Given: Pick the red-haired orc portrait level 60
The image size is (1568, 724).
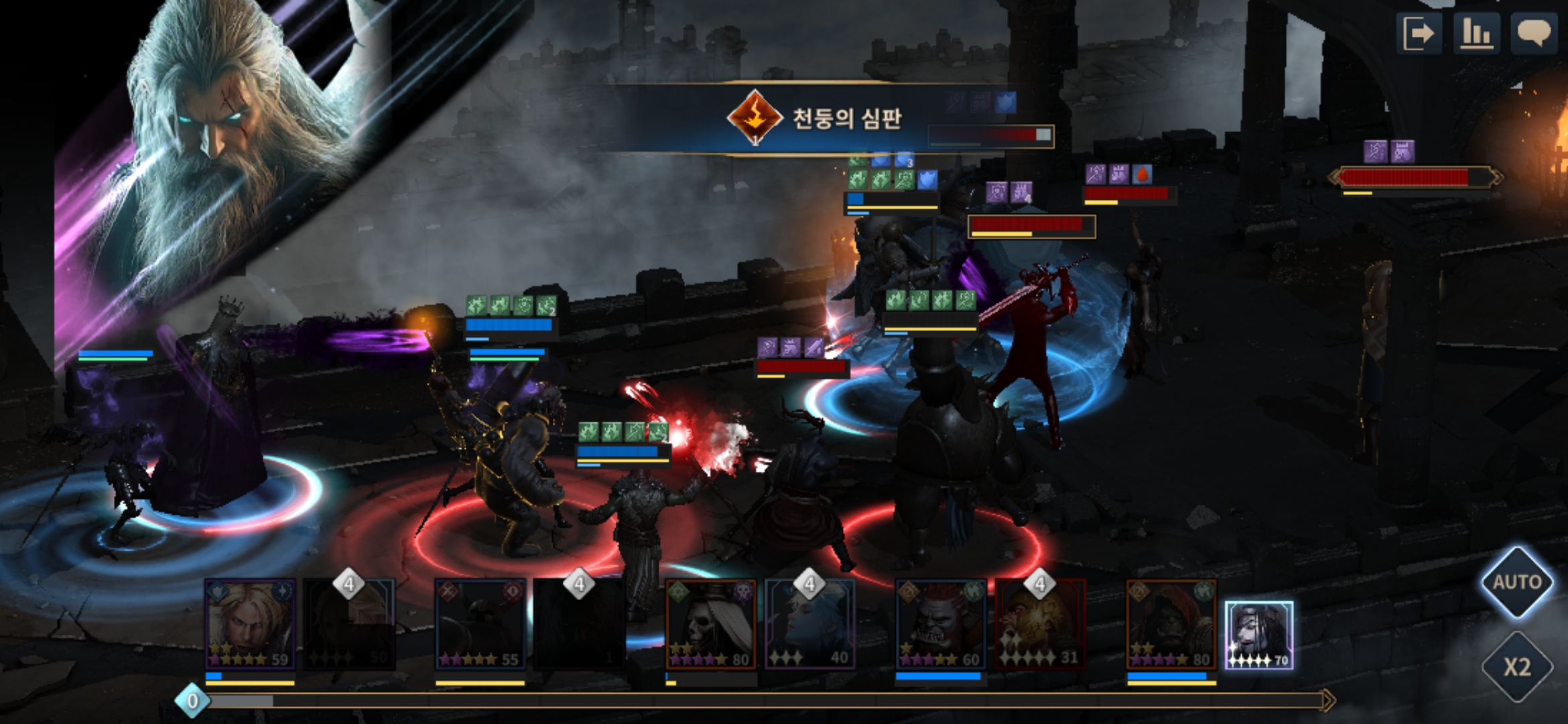Looking at the screenshot, I should click(x=941, y=625).
